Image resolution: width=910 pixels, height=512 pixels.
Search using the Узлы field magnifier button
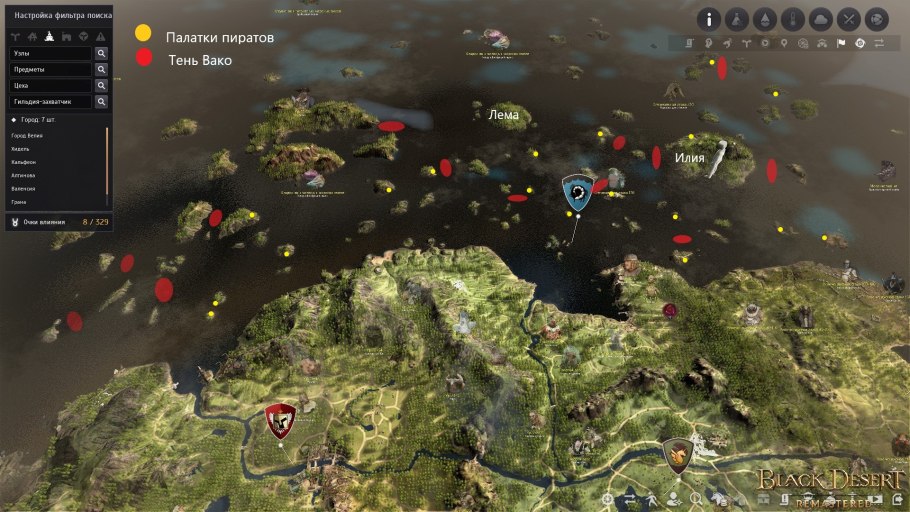tap(101, 53)
